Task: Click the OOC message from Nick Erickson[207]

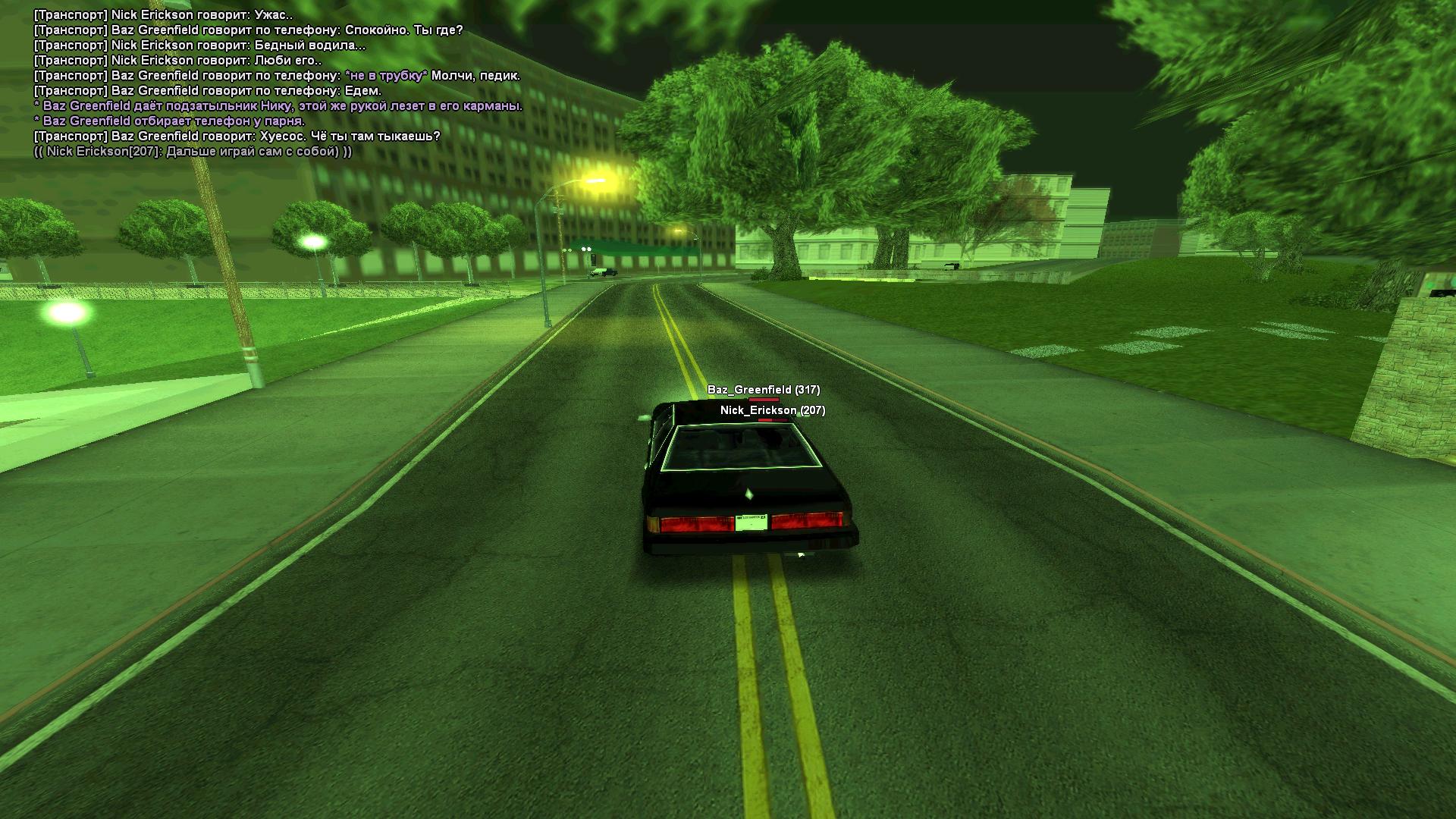Action: 193,152
